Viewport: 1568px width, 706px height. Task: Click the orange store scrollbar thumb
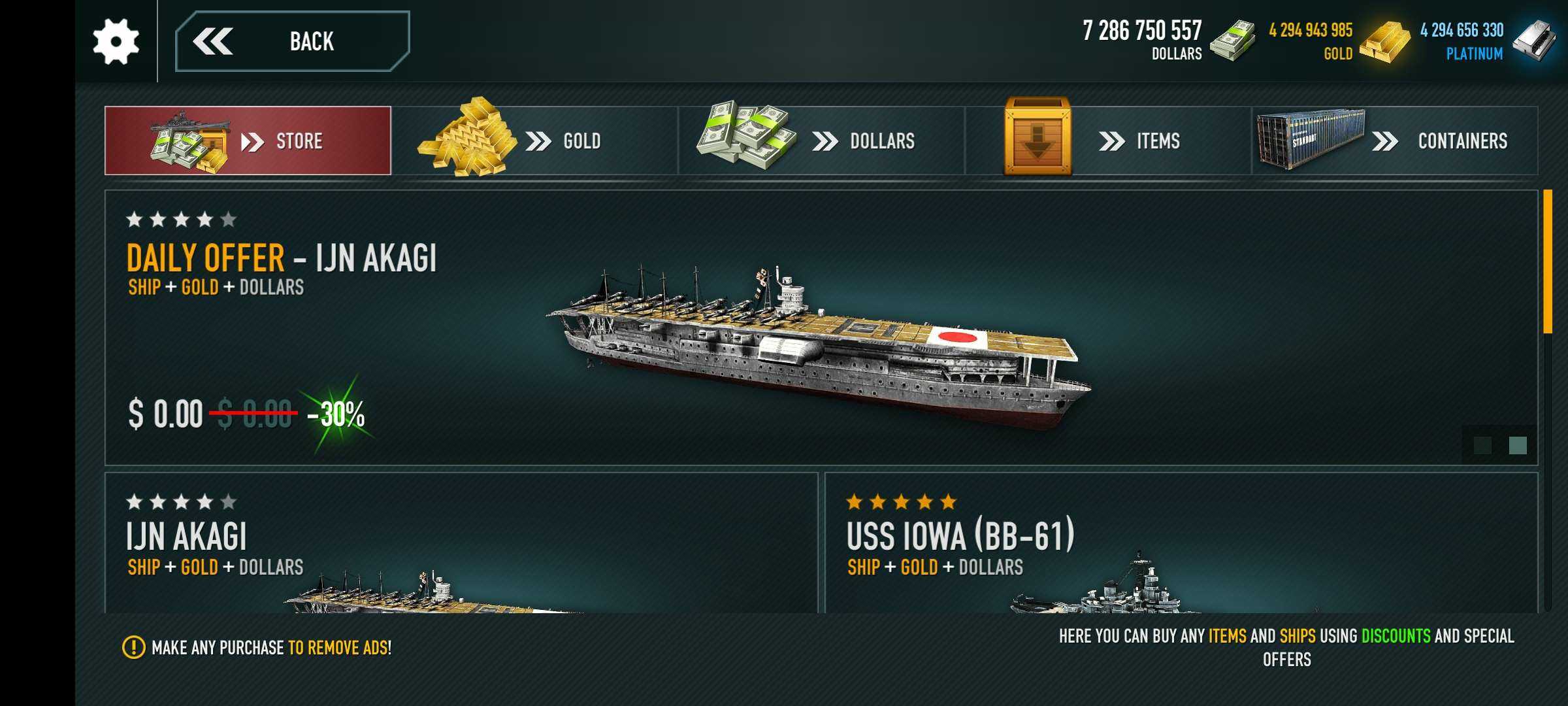click(x=1547, y=261)
